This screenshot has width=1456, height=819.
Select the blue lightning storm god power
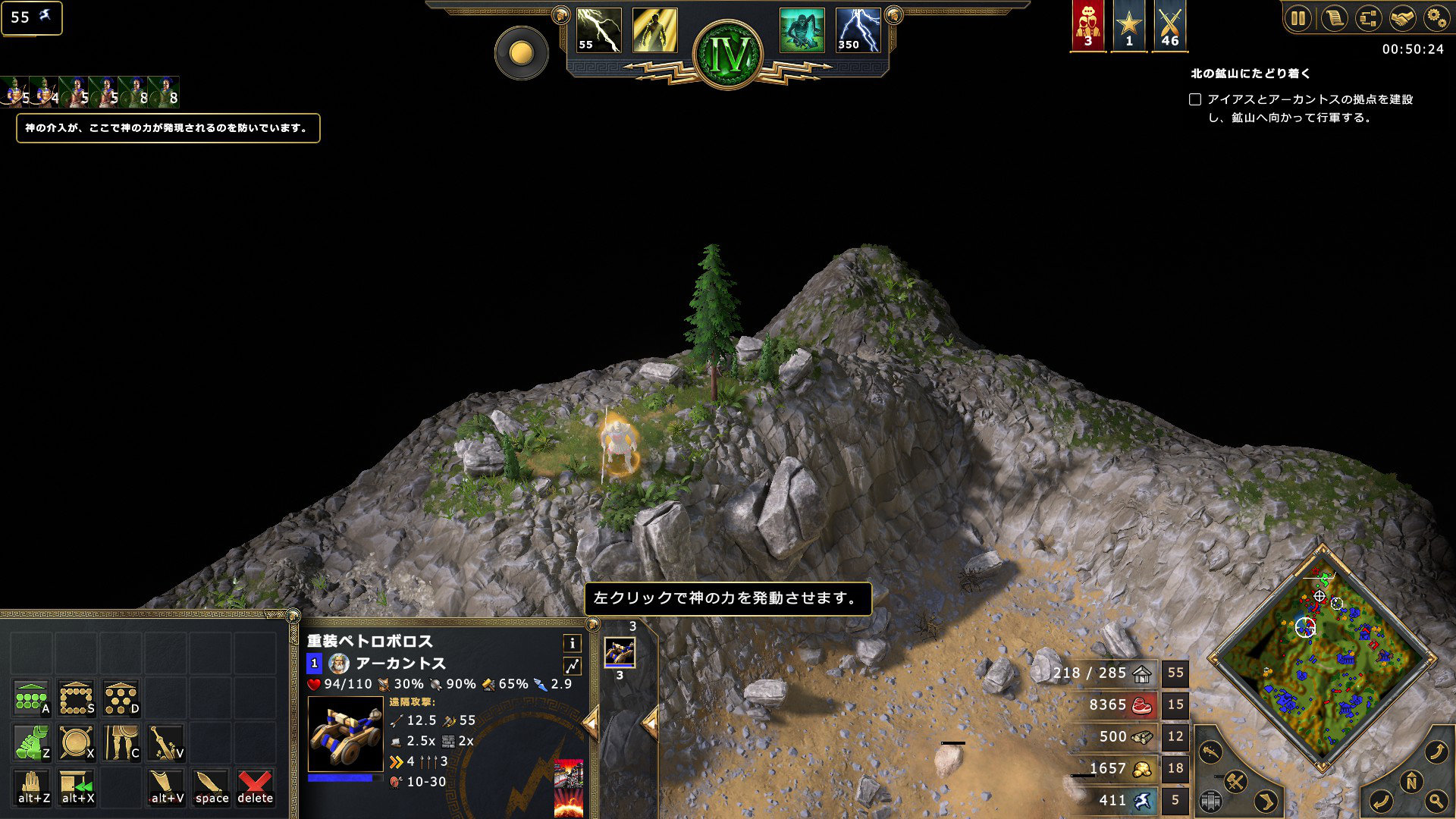(x=858, y=30)
